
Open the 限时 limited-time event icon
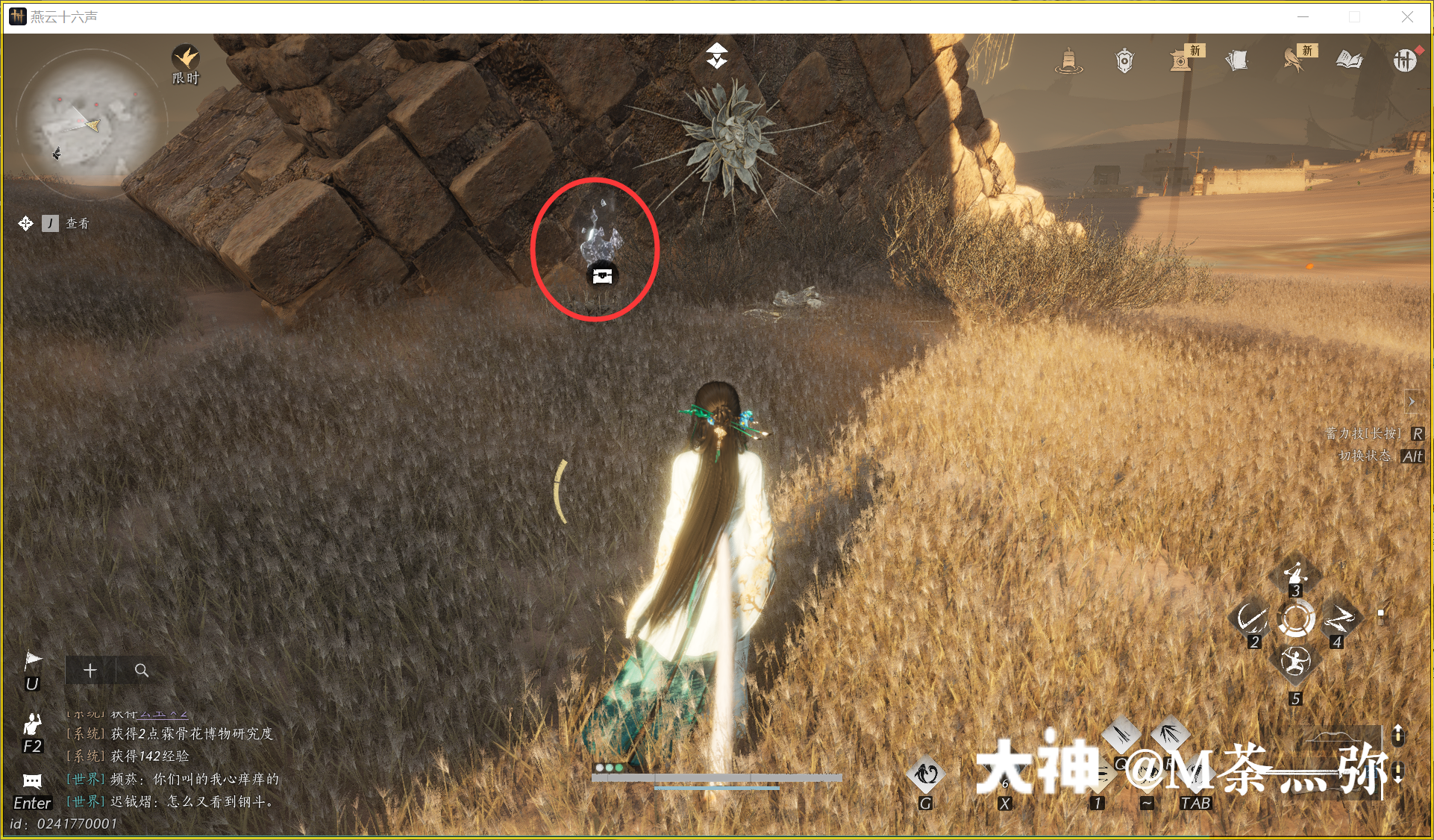coord(186,59)
